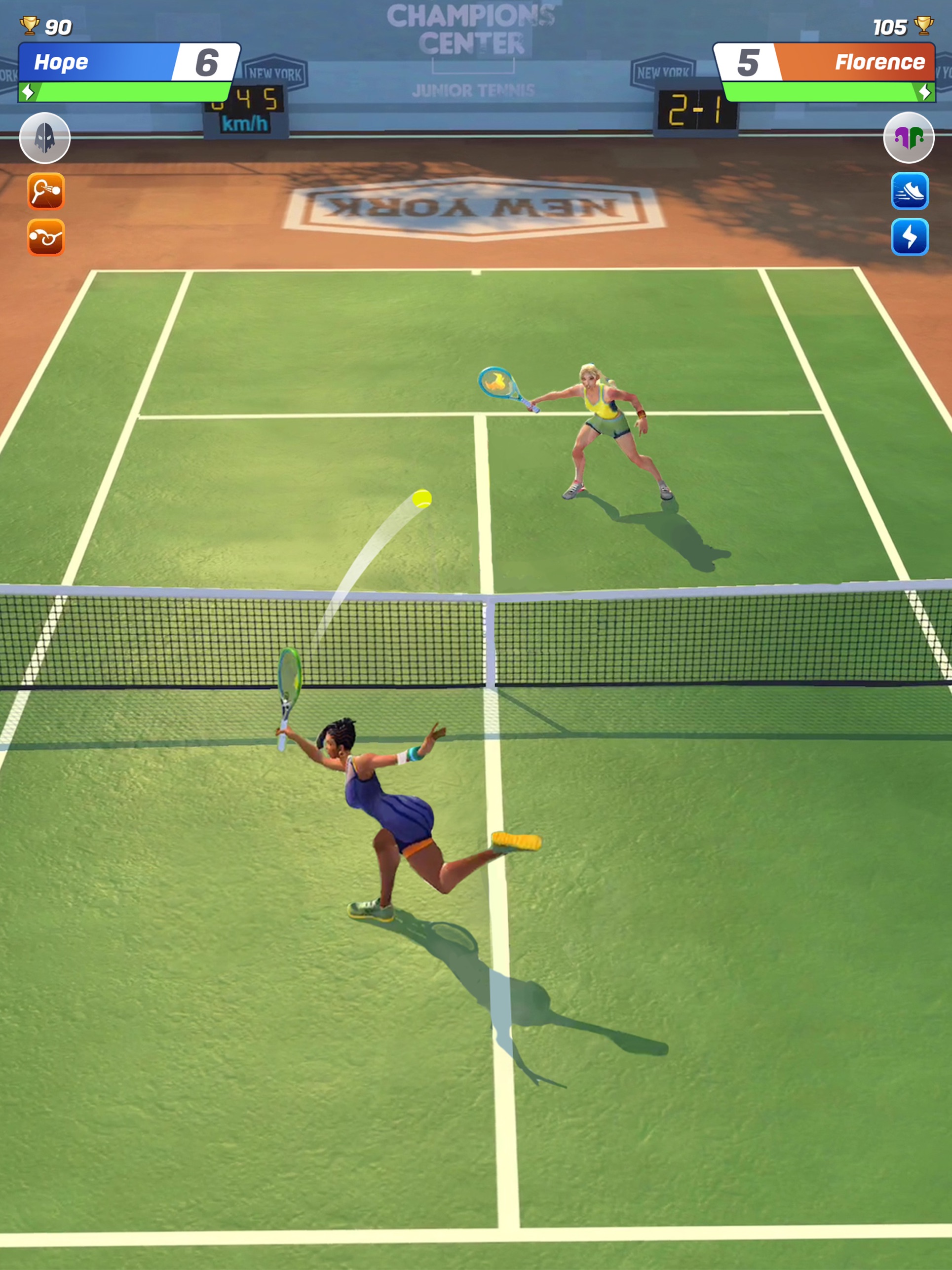Click the trophy icon beside 105
Screen dimensions: 952x1270
[923, 25]
